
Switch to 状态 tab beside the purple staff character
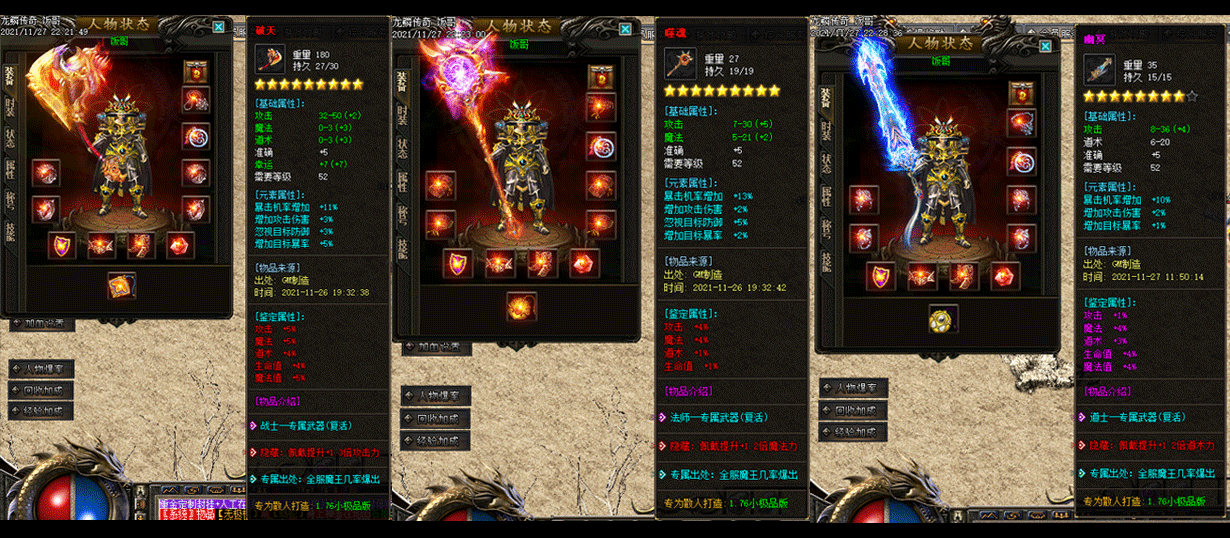[401, 147]
